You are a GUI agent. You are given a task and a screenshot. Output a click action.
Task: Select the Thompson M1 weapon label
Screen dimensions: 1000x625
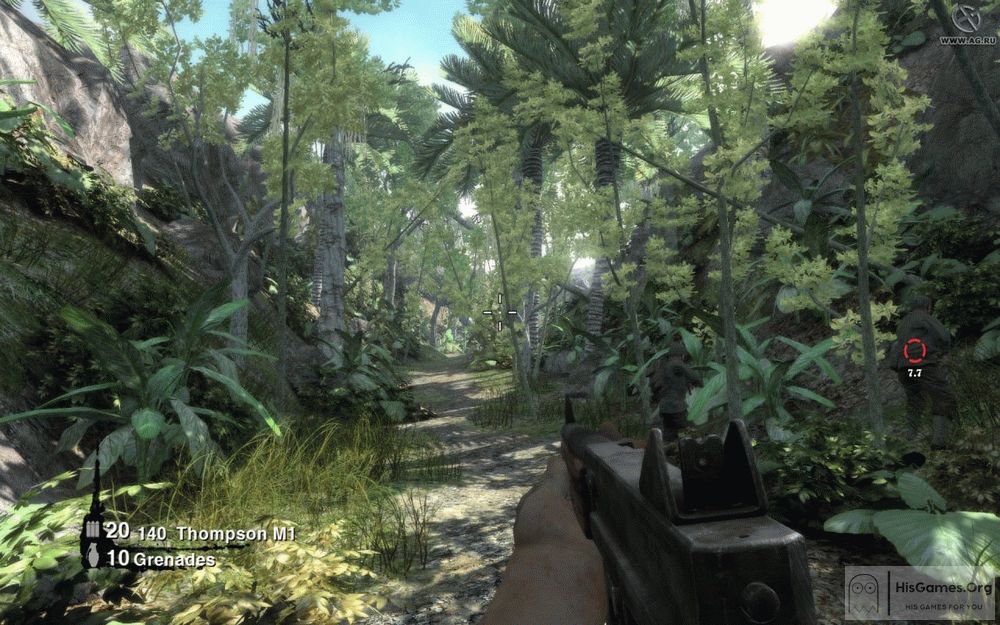pos(247,535)
